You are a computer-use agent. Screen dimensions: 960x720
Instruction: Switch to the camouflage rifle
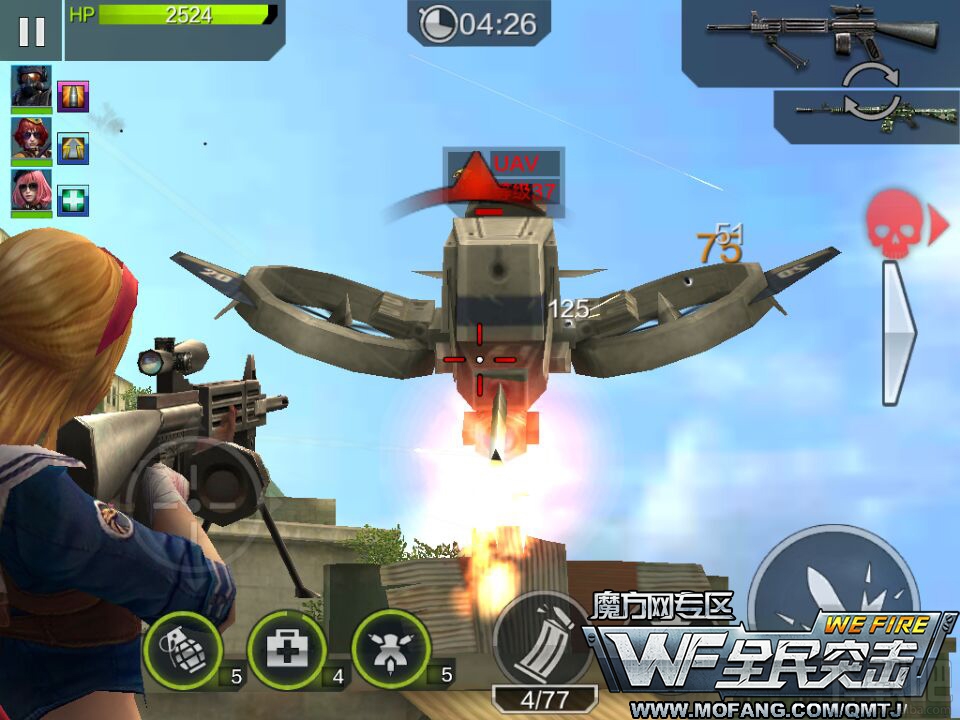868,114
